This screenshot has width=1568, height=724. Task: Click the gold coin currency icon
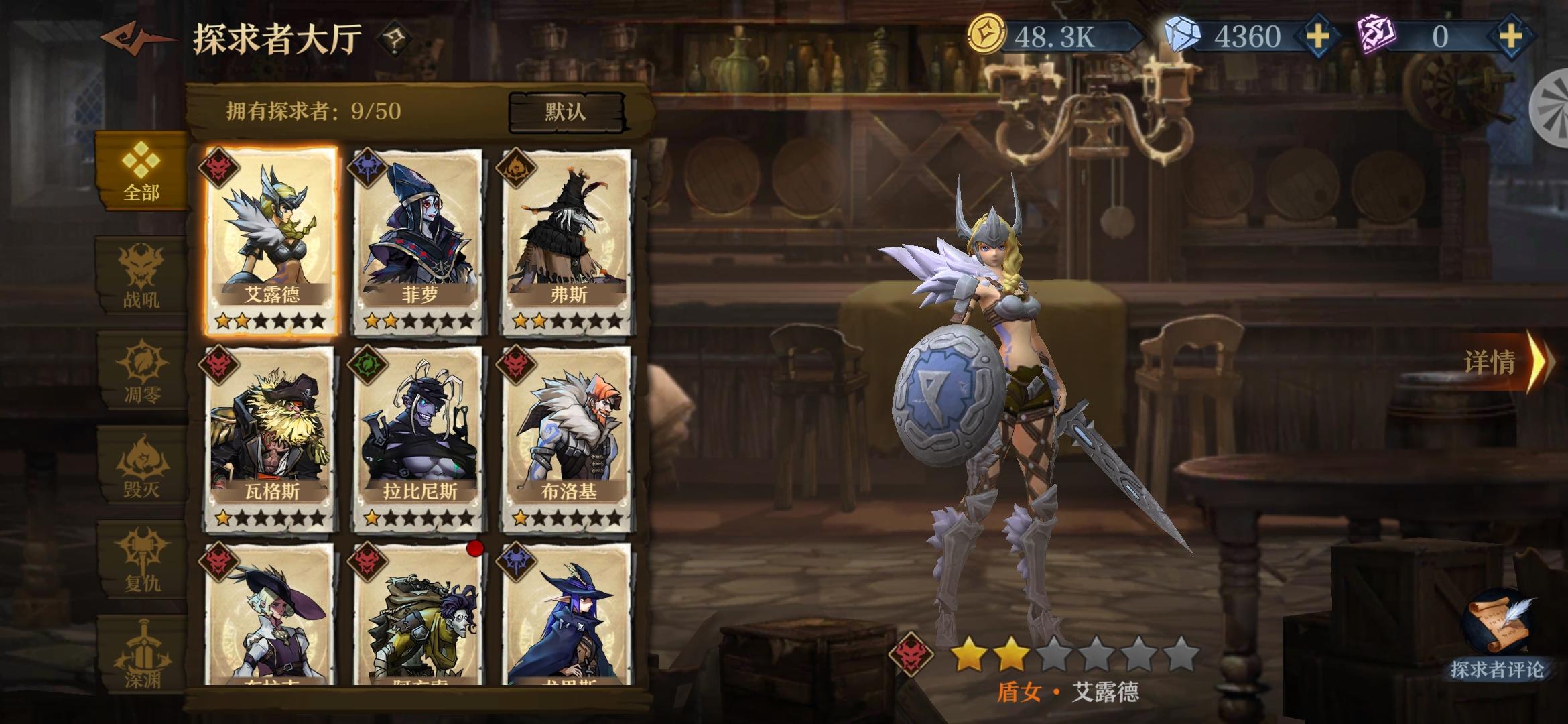(987, 32)
